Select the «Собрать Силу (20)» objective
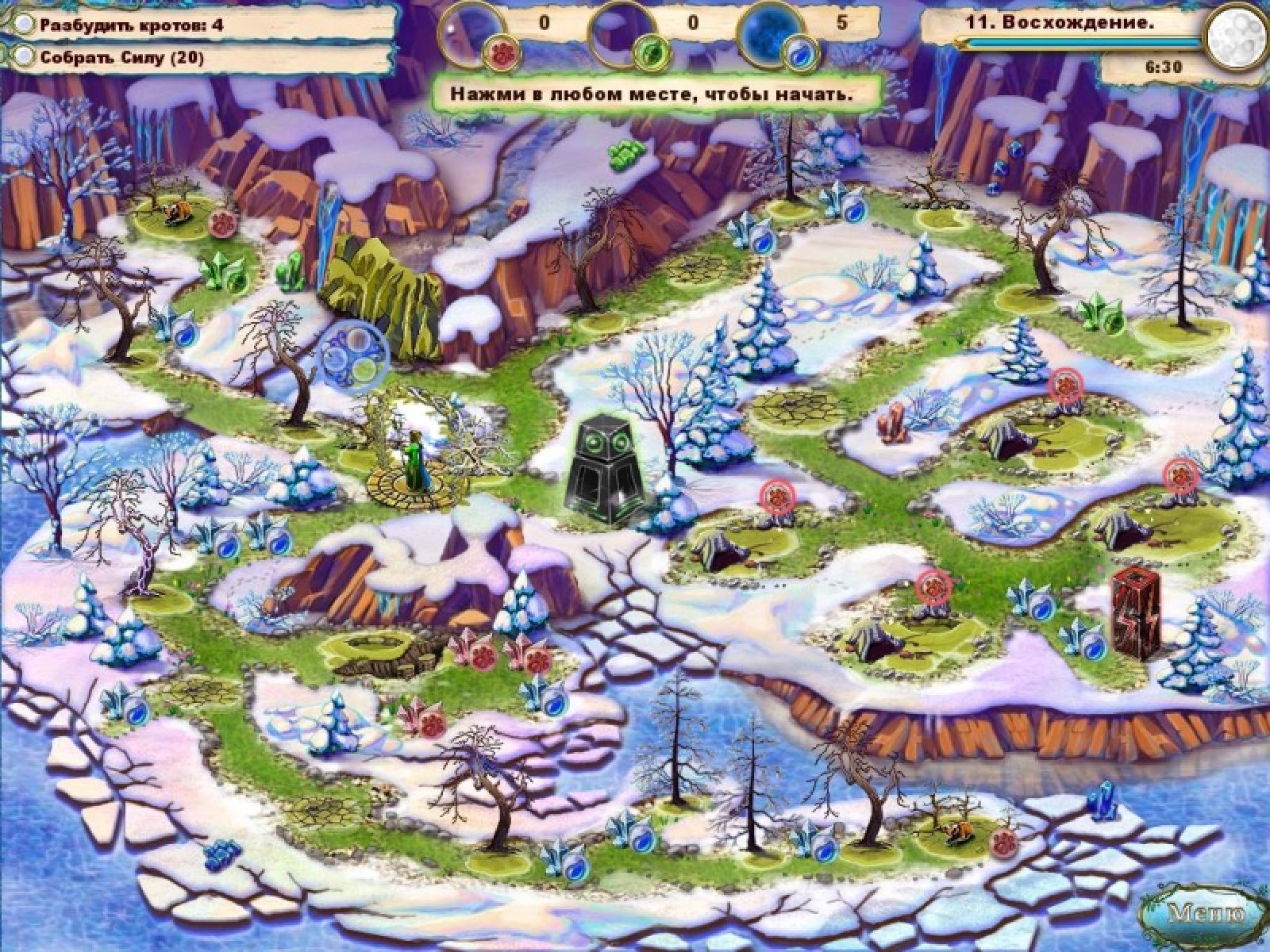This screenshot has width=1270, height=952. tap(122, 57)
